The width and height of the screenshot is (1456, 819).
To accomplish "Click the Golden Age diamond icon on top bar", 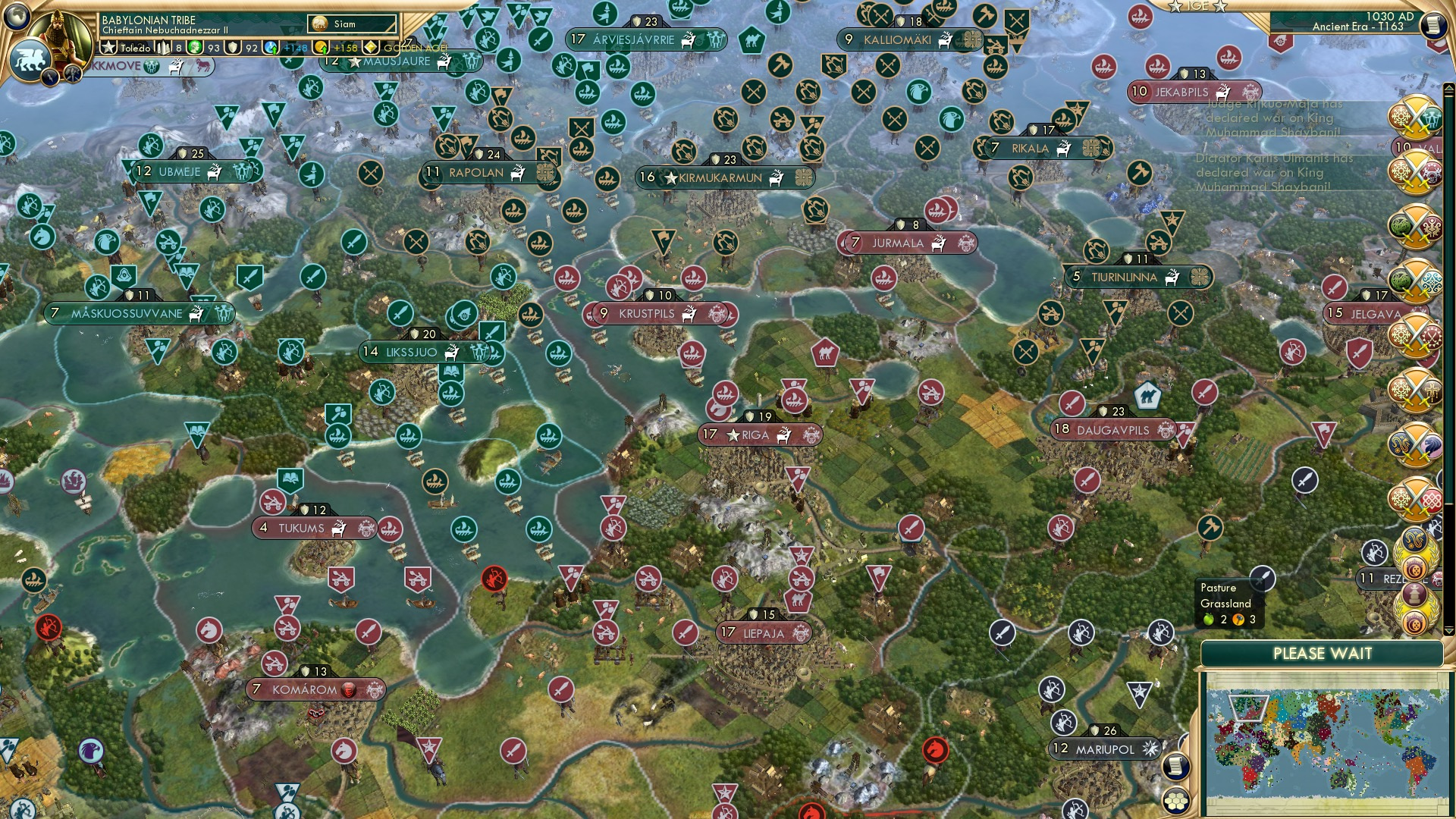I will [371, 48].
